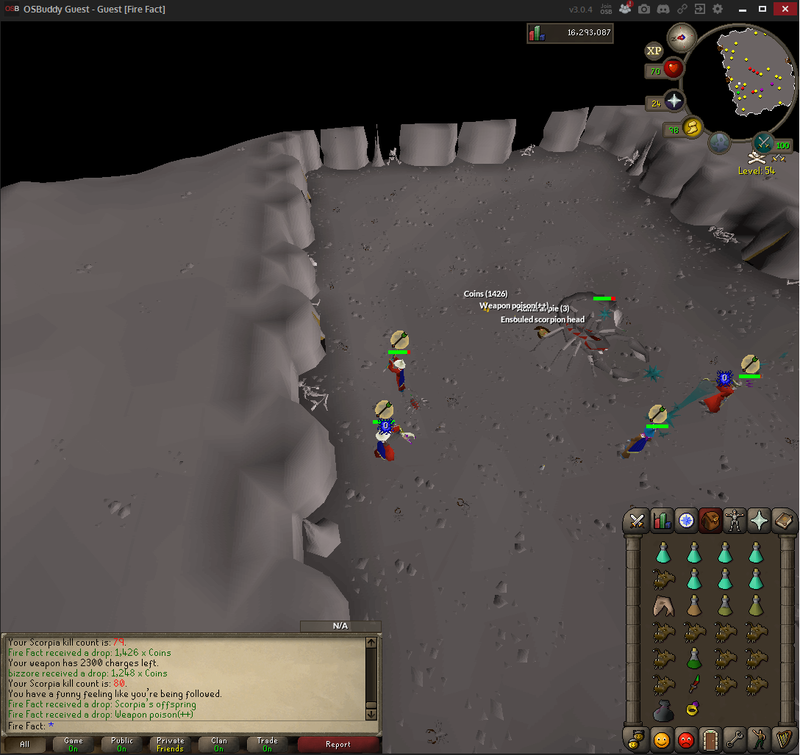Select the black looting bag item
The image size is (800, 755).
[x=662, y=710]
